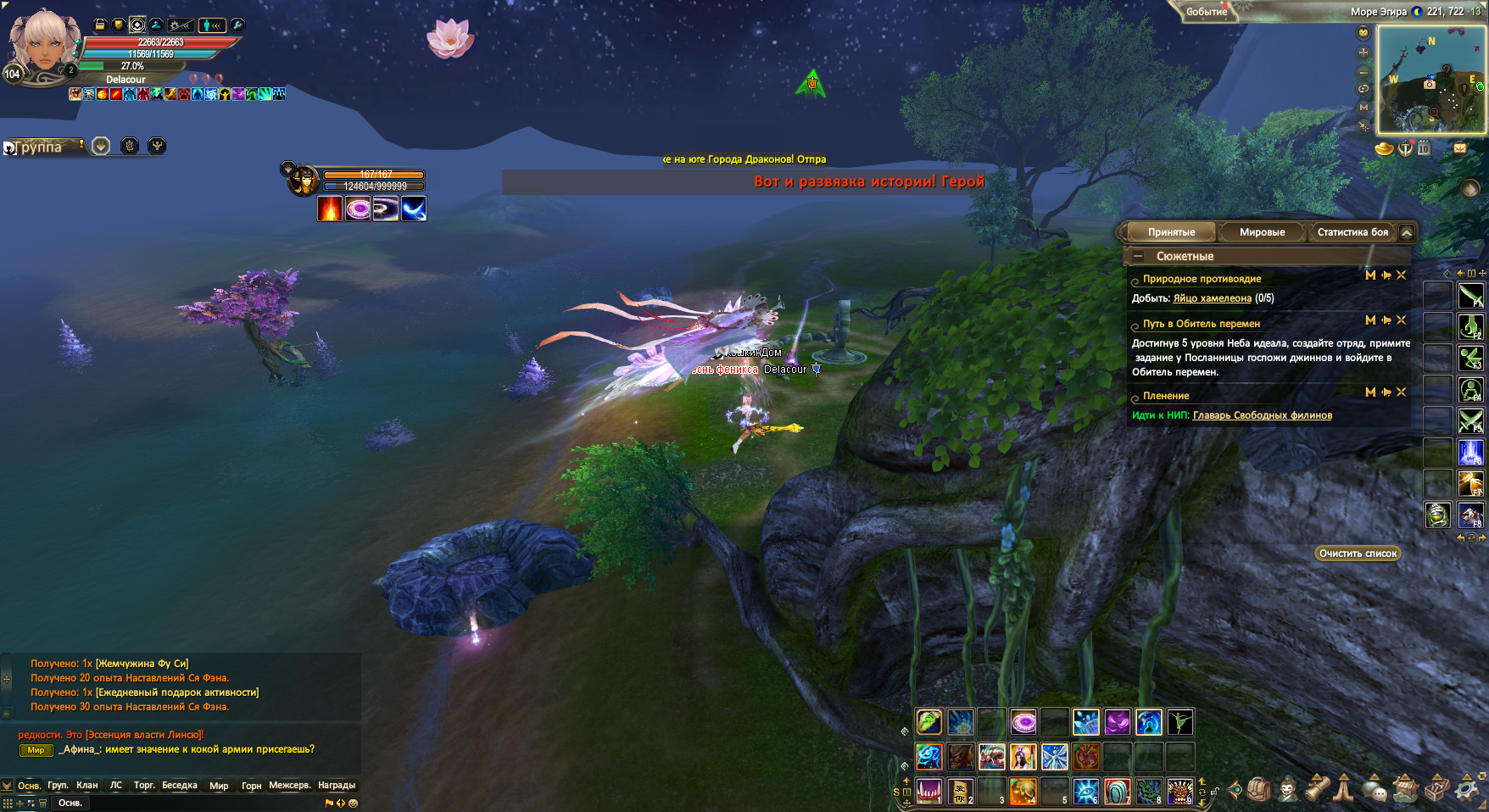
Task: Open the gear settings icon
Action: pos(1467,790)
